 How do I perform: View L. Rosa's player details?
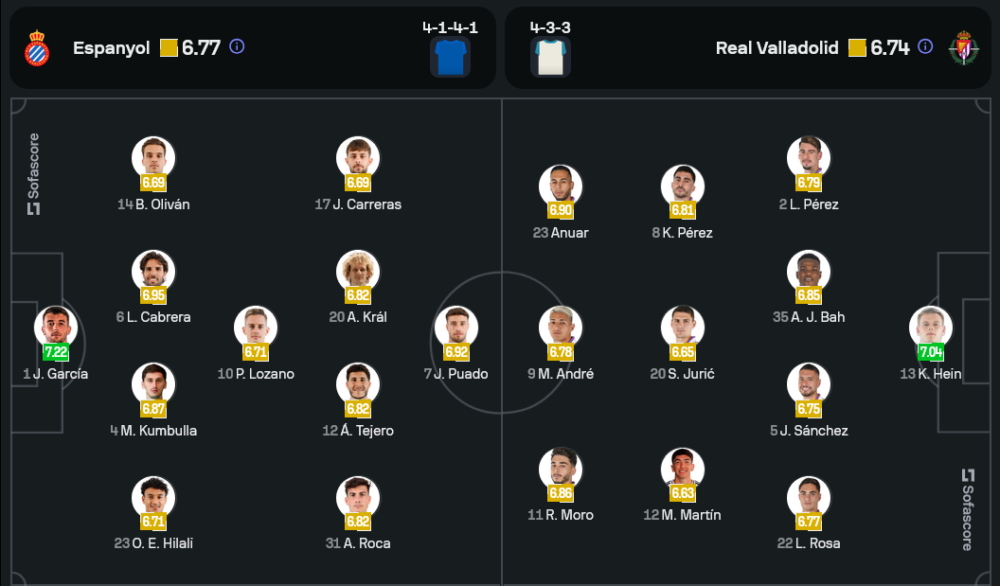point(808,498)
